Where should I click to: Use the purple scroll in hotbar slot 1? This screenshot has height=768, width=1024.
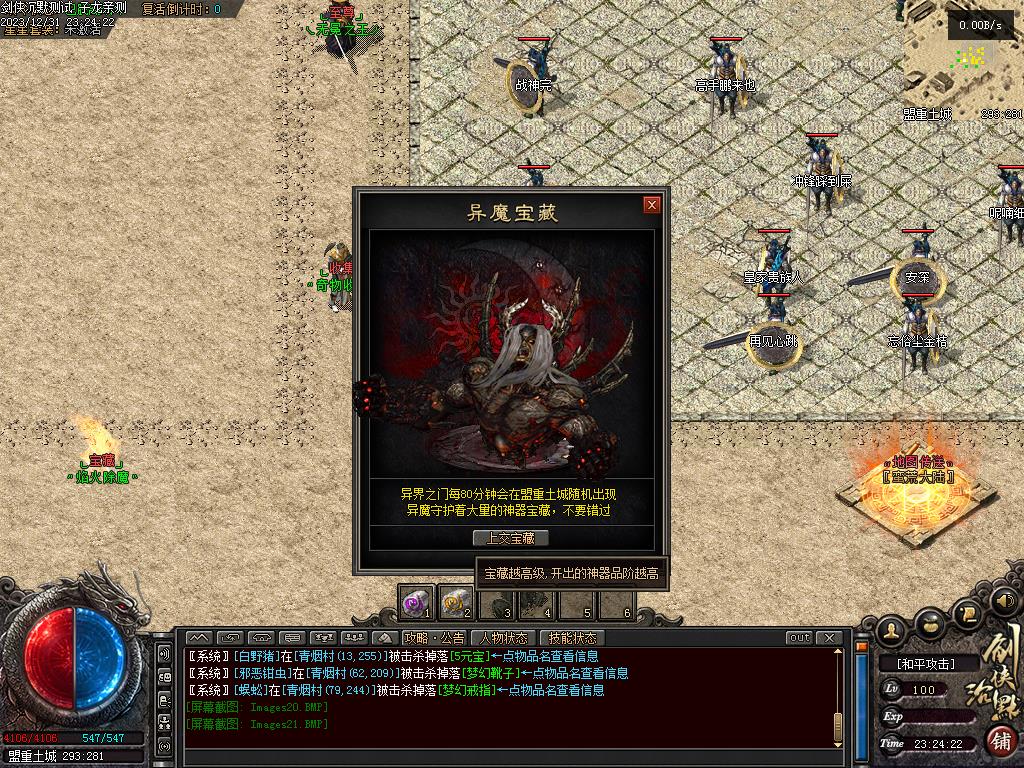point(416,602)
